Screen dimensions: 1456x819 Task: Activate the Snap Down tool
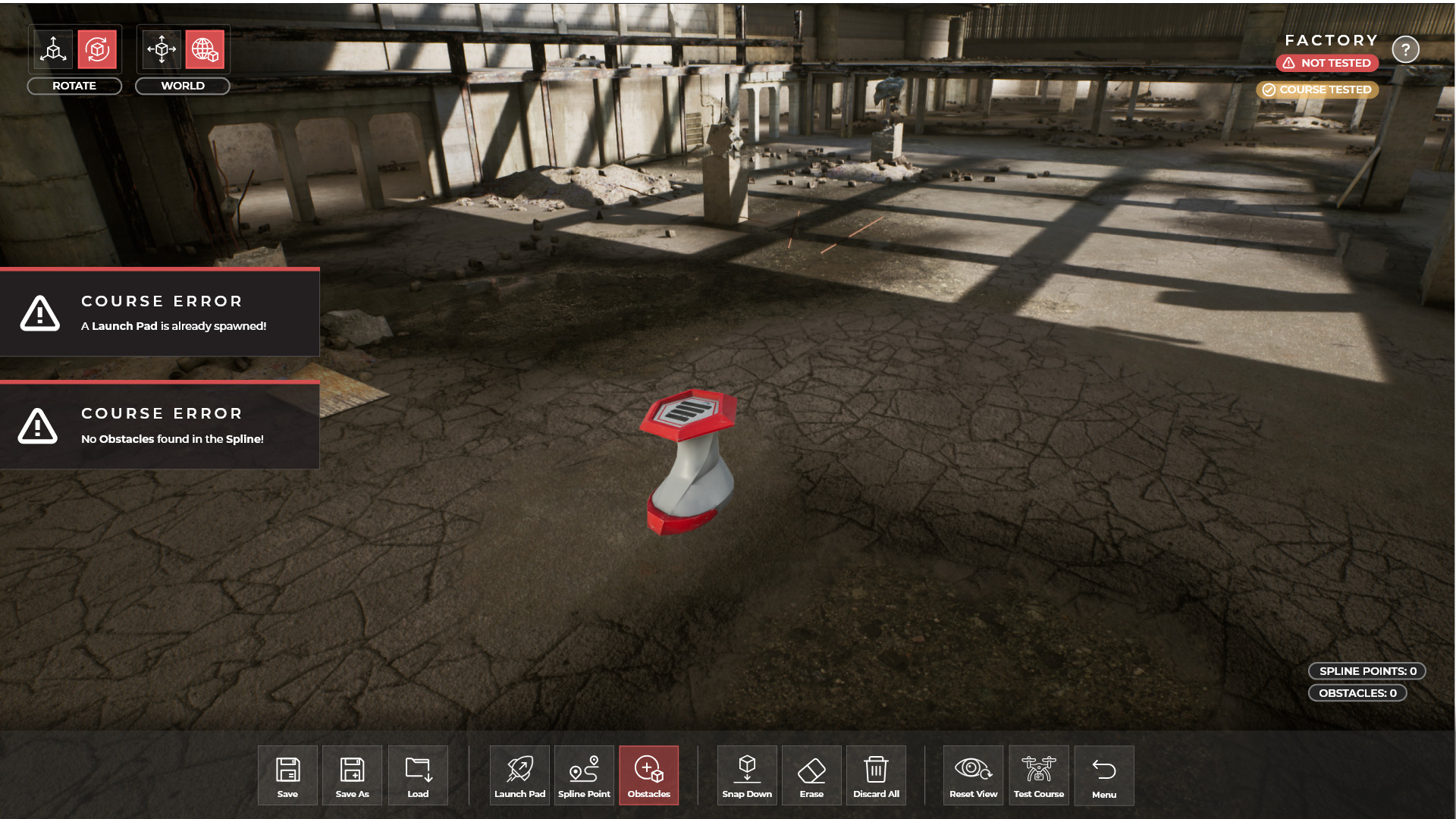747,775
